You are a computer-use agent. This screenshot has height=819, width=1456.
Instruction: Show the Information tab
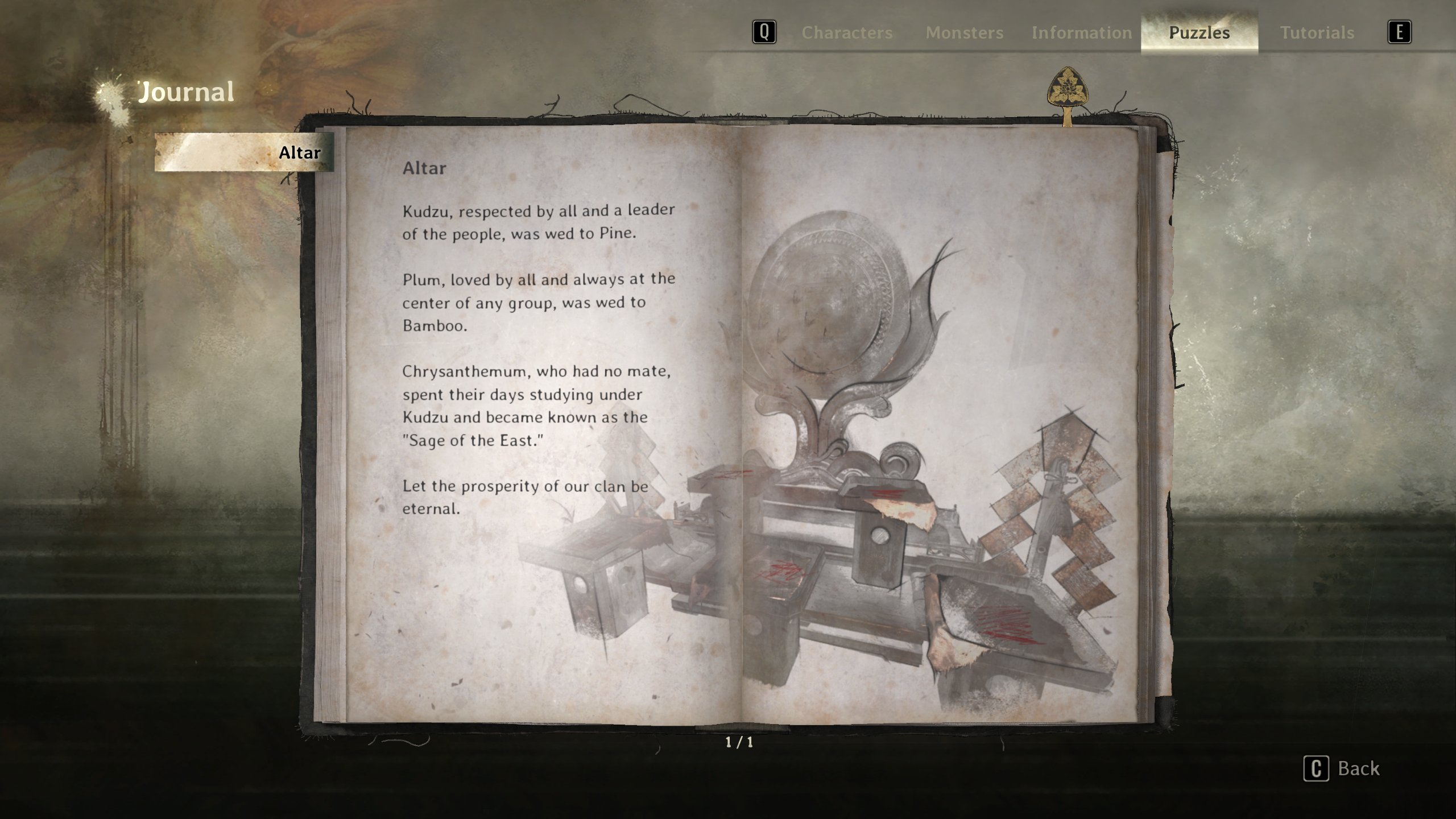click(1082, 32)
